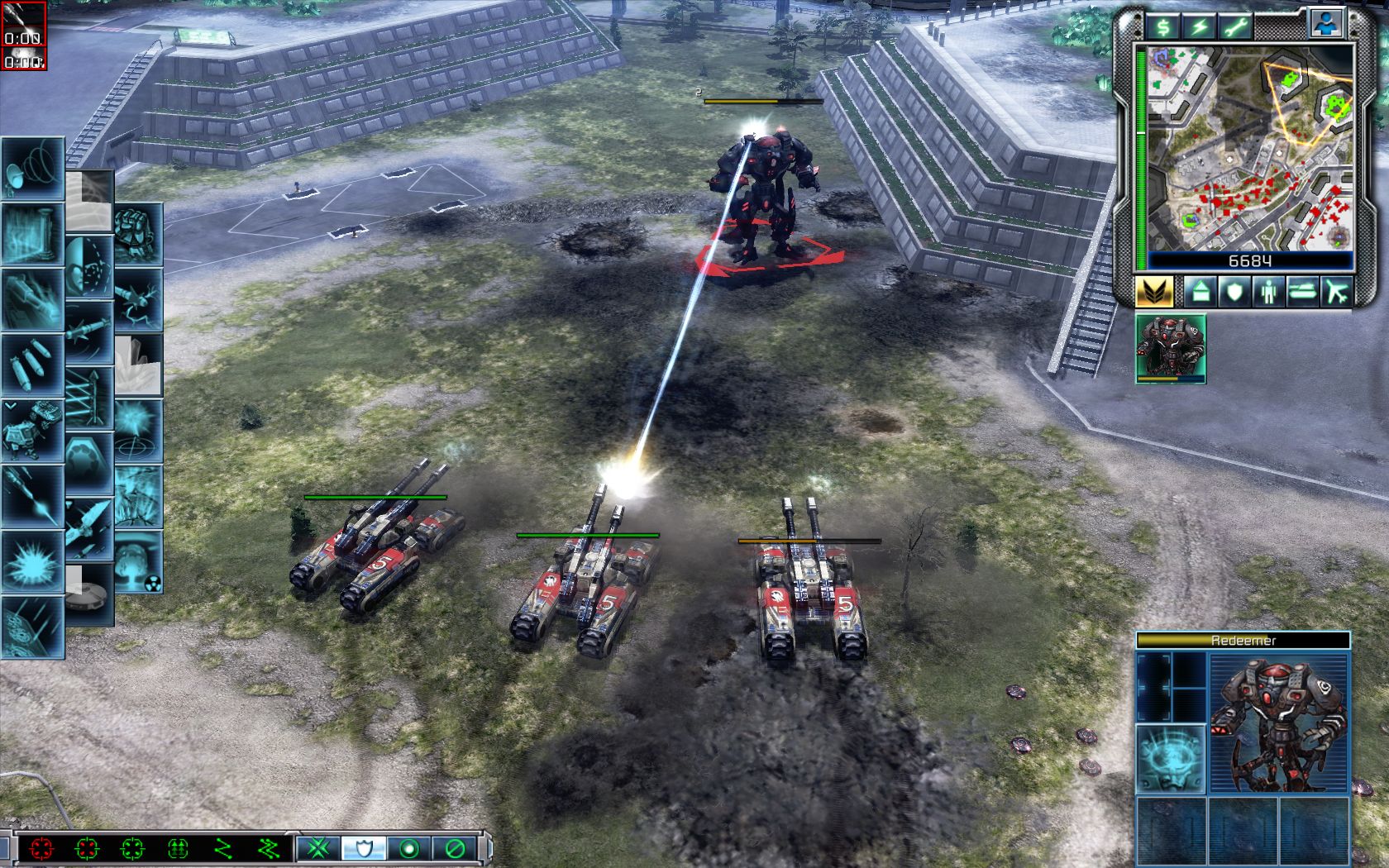Launch the nuclear missile superweapon power
1389x868 pixels.
click(x=137, y=562)
